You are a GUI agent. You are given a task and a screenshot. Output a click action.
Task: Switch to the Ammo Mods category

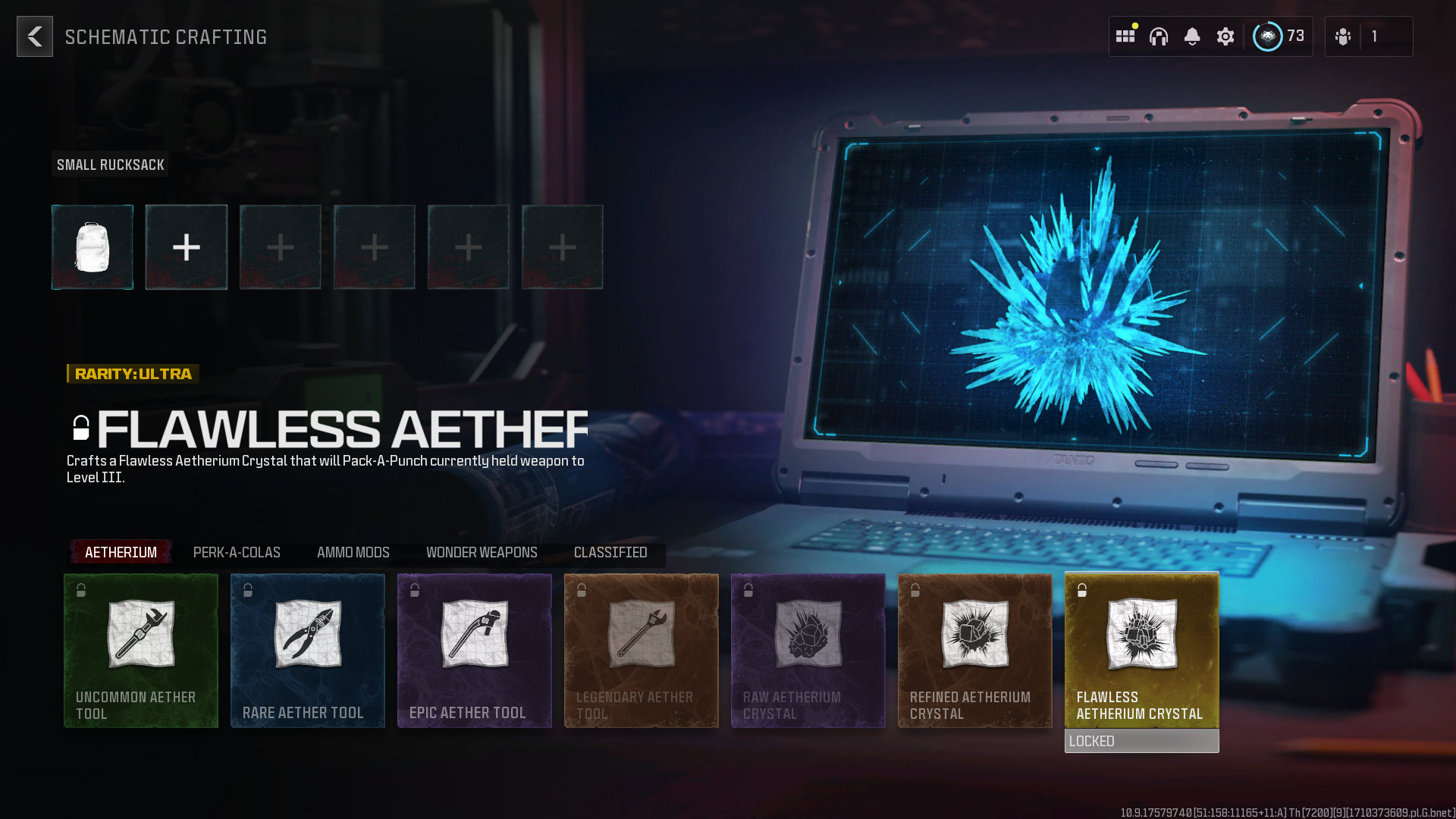(353, 552)
